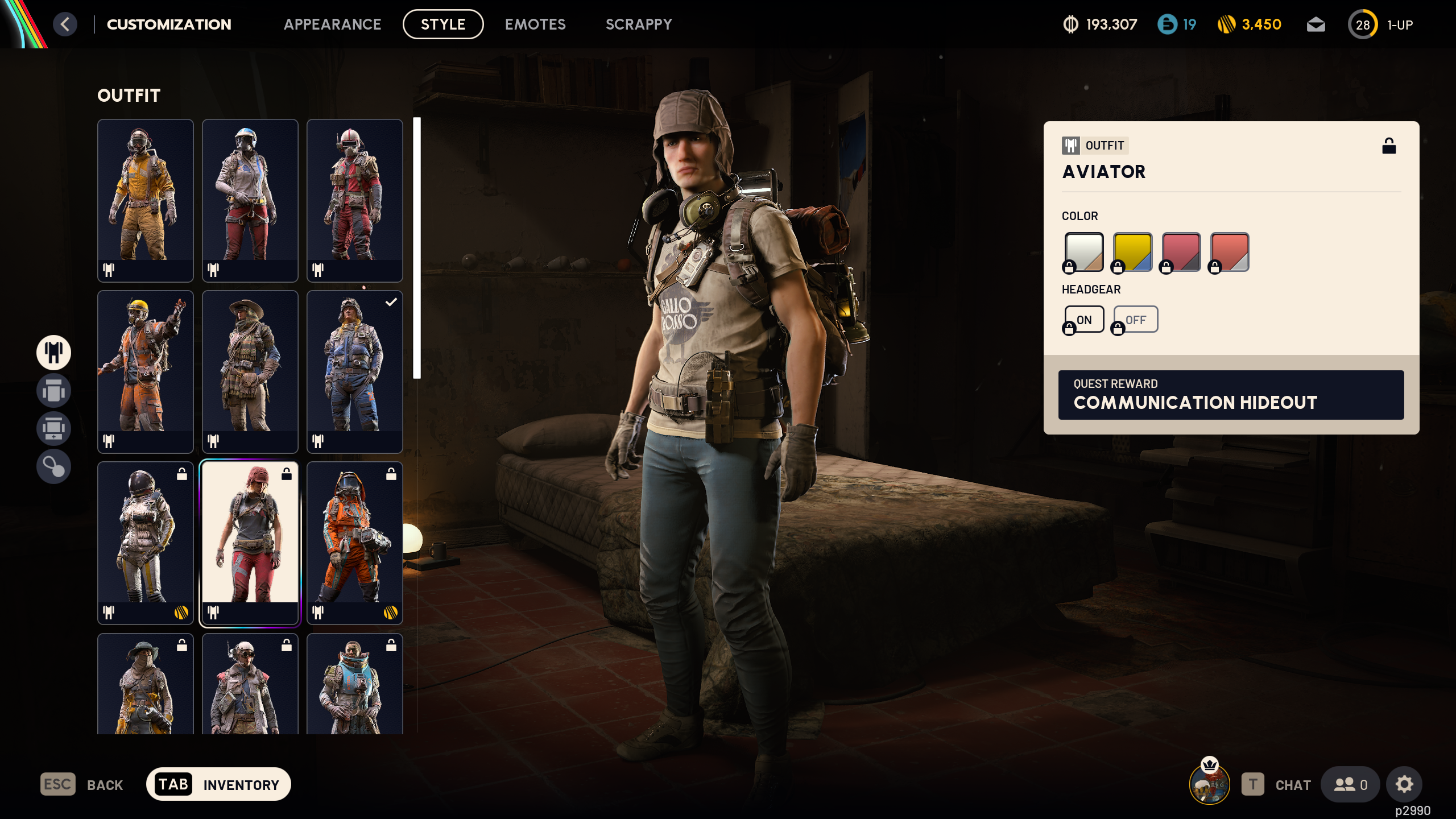The width and height of the screenshot is (1456, 819).
Task: Switch to the Emotes tab
Action: pyautogui.click(x=535, y=24)
